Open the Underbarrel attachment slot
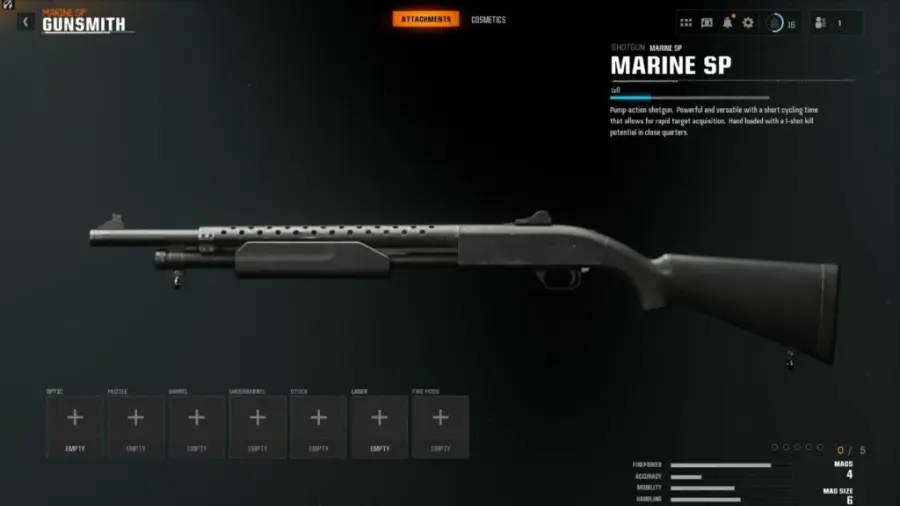 click(258, 426)
